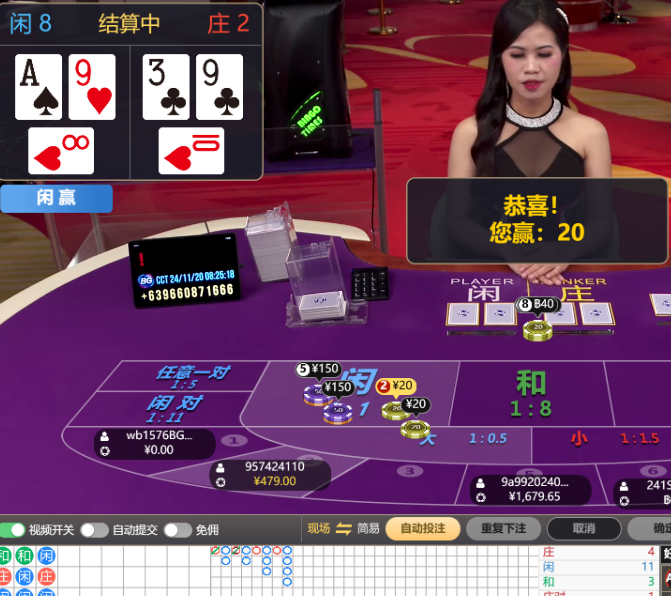This screenshot has width=671, height=596.
Task: Cancel the bet with 取消 button
Action: (x=584, y=528)
